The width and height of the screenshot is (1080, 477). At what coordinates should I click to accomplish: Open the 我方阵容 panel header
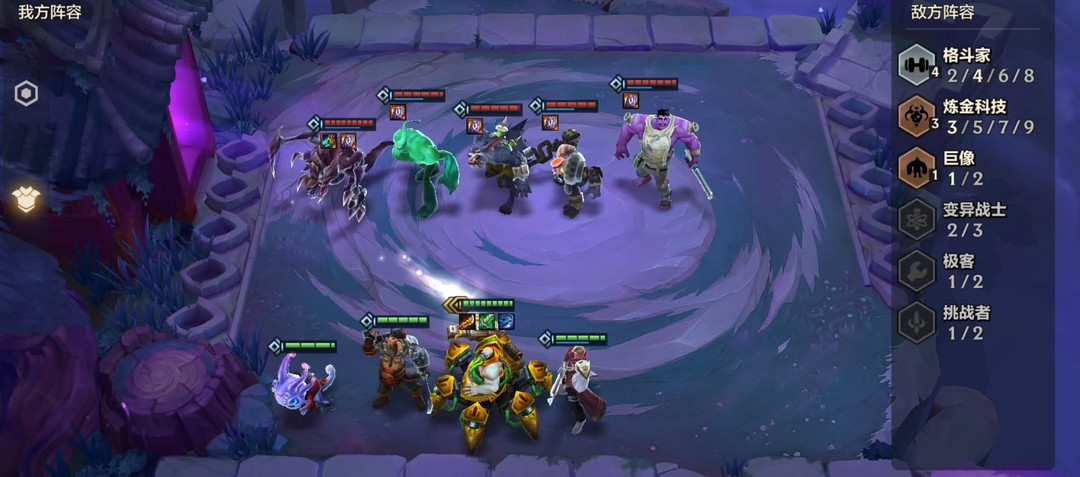click(x=50, y=12)
